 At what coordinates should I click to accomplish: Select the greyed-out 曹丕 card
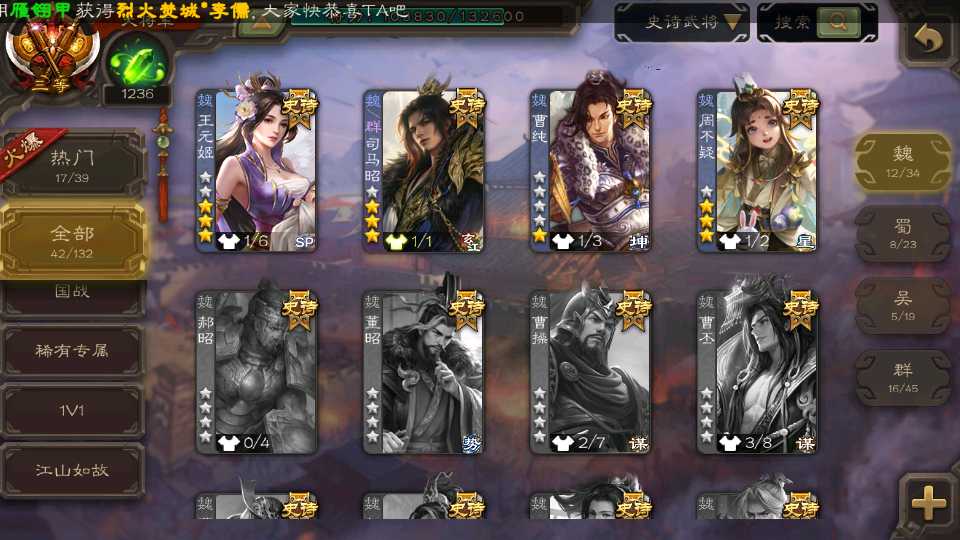click(758, 372)
